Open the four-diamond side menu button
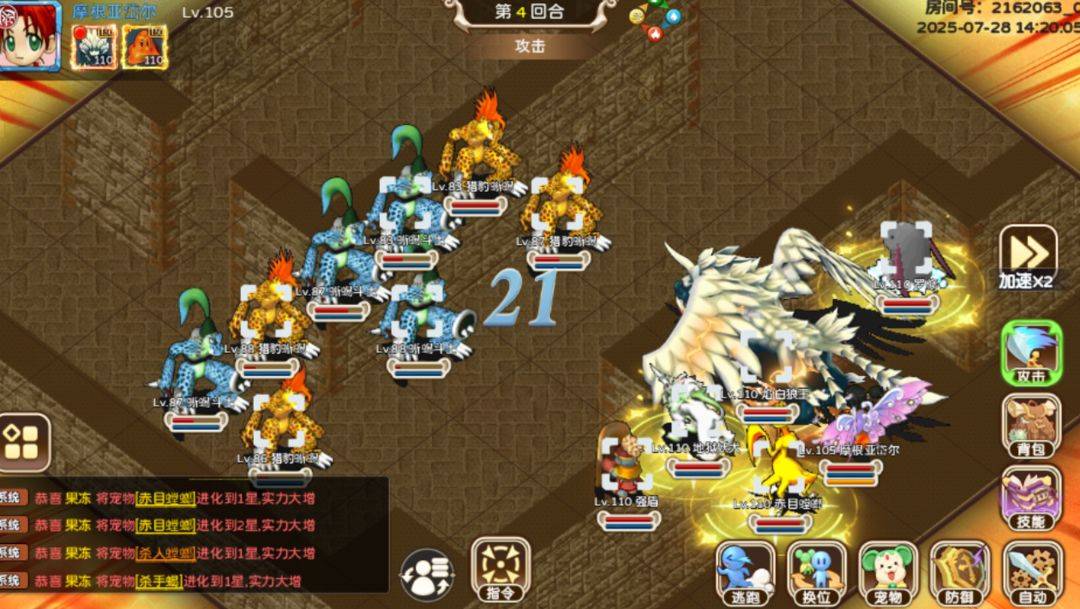 tap(24, 441)
